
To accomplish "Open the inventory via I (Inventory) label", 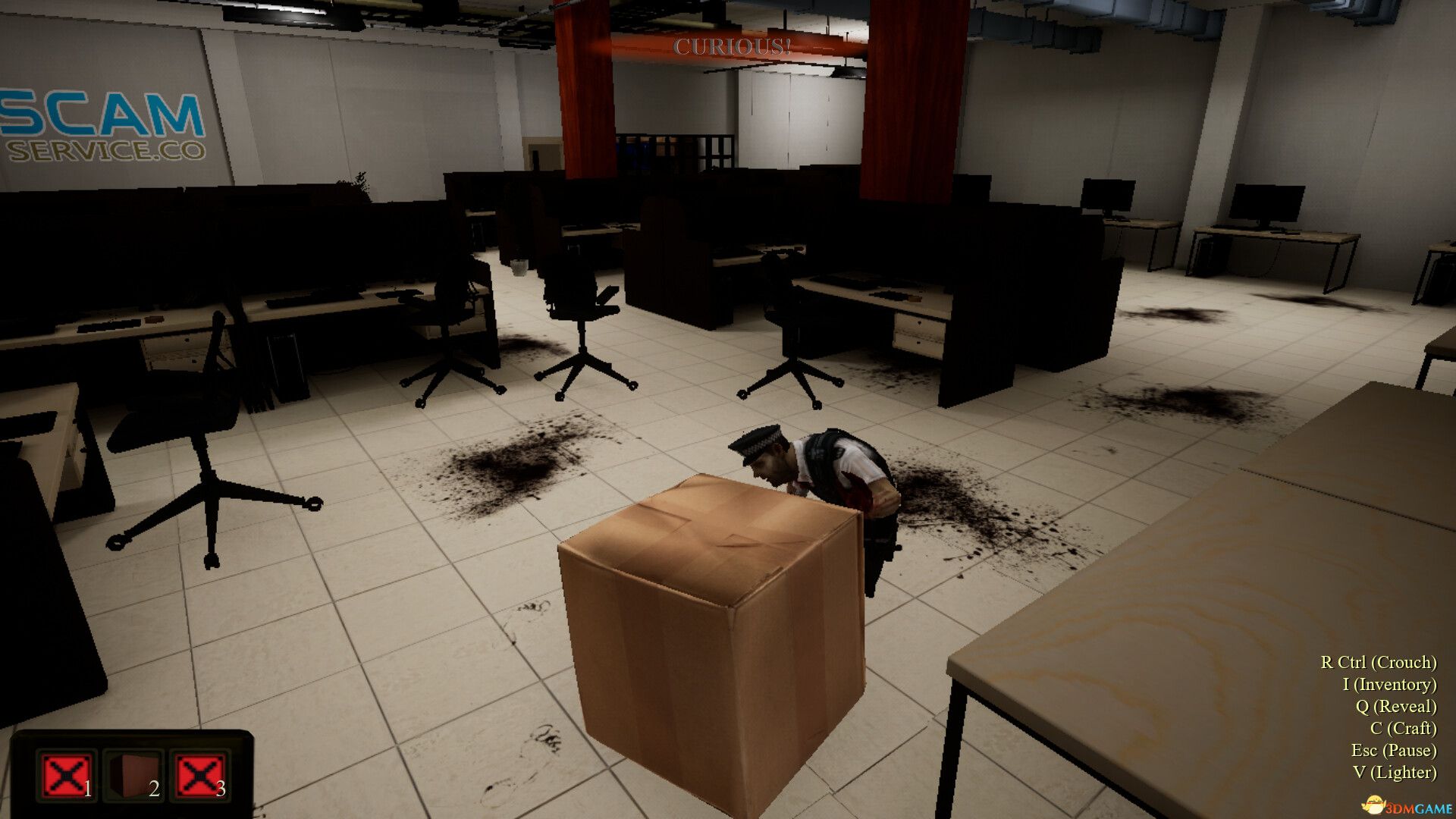I will pyautogui.click(x=1389, y=685).
